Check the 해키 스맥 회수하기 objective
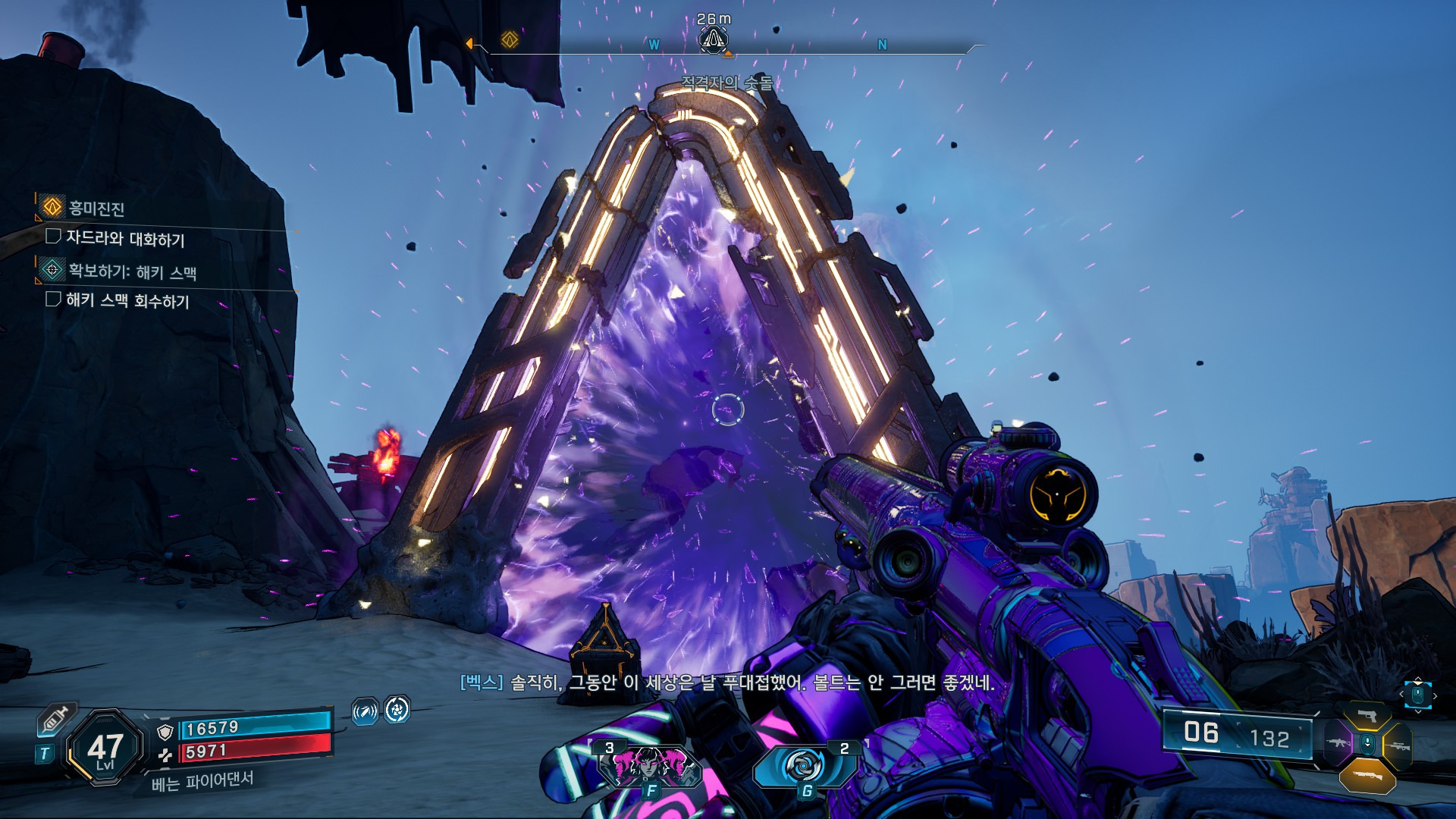 pos(127,300)
